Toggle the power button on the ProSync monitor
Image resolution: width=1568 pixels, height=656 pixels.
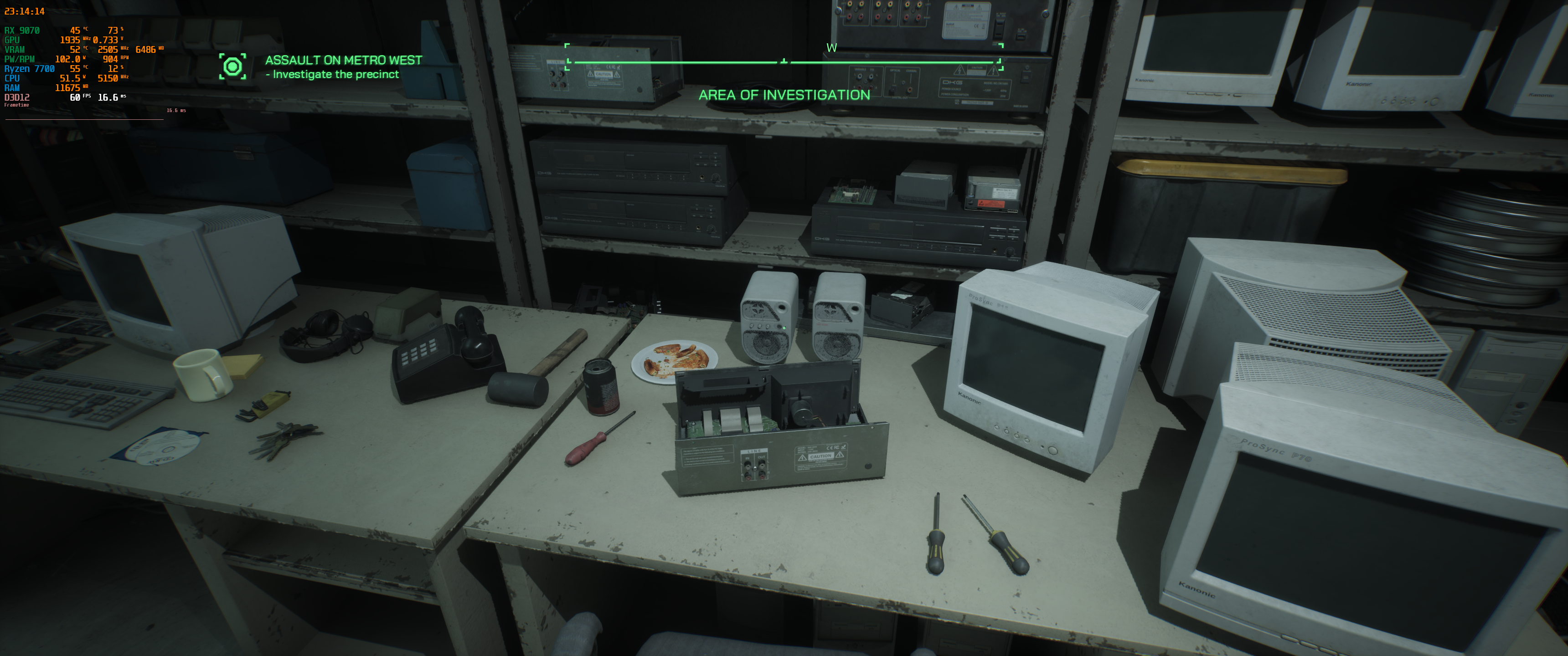1052,451
